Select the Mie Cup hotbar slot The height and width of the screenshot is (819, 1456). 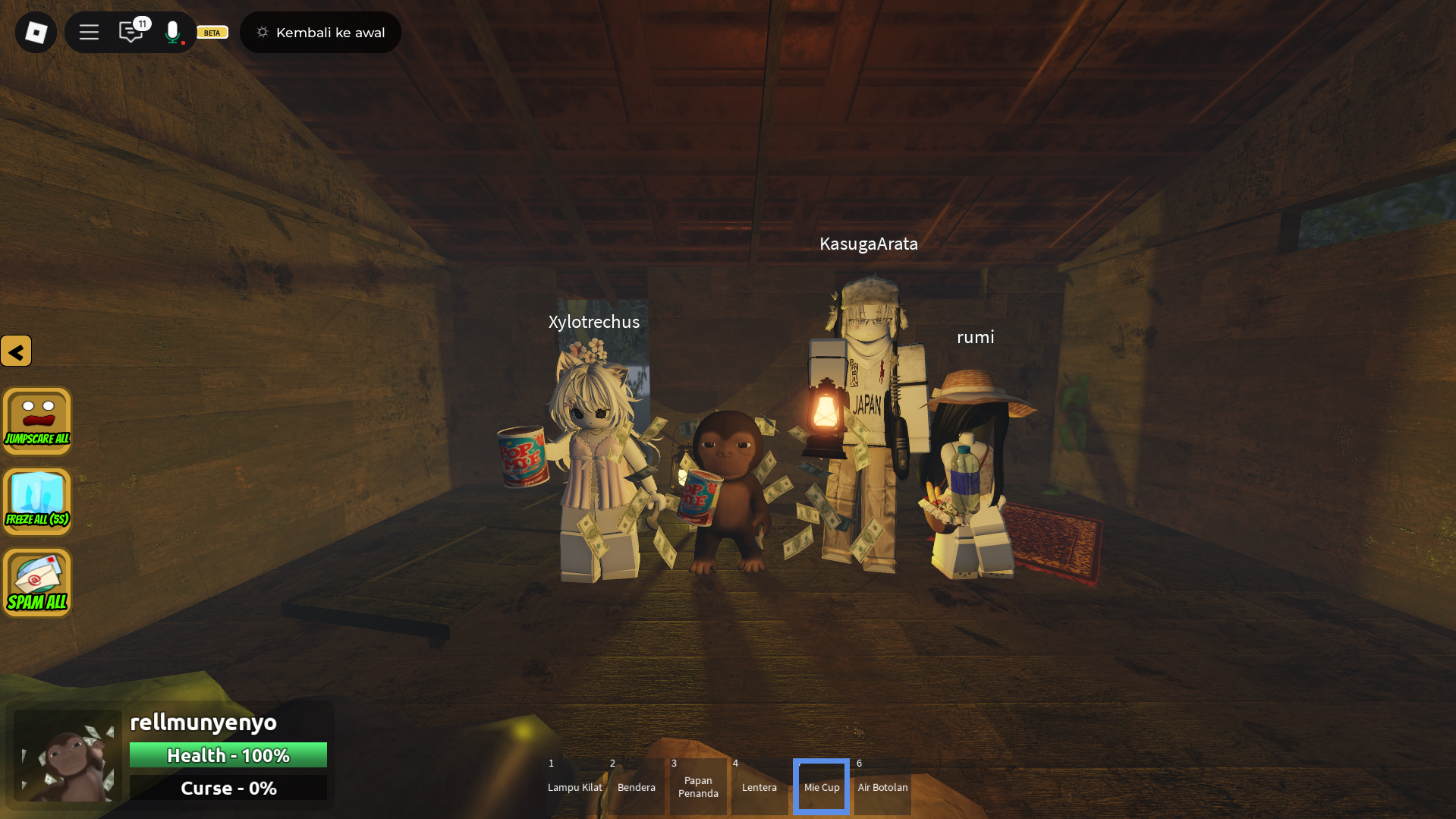821,787
